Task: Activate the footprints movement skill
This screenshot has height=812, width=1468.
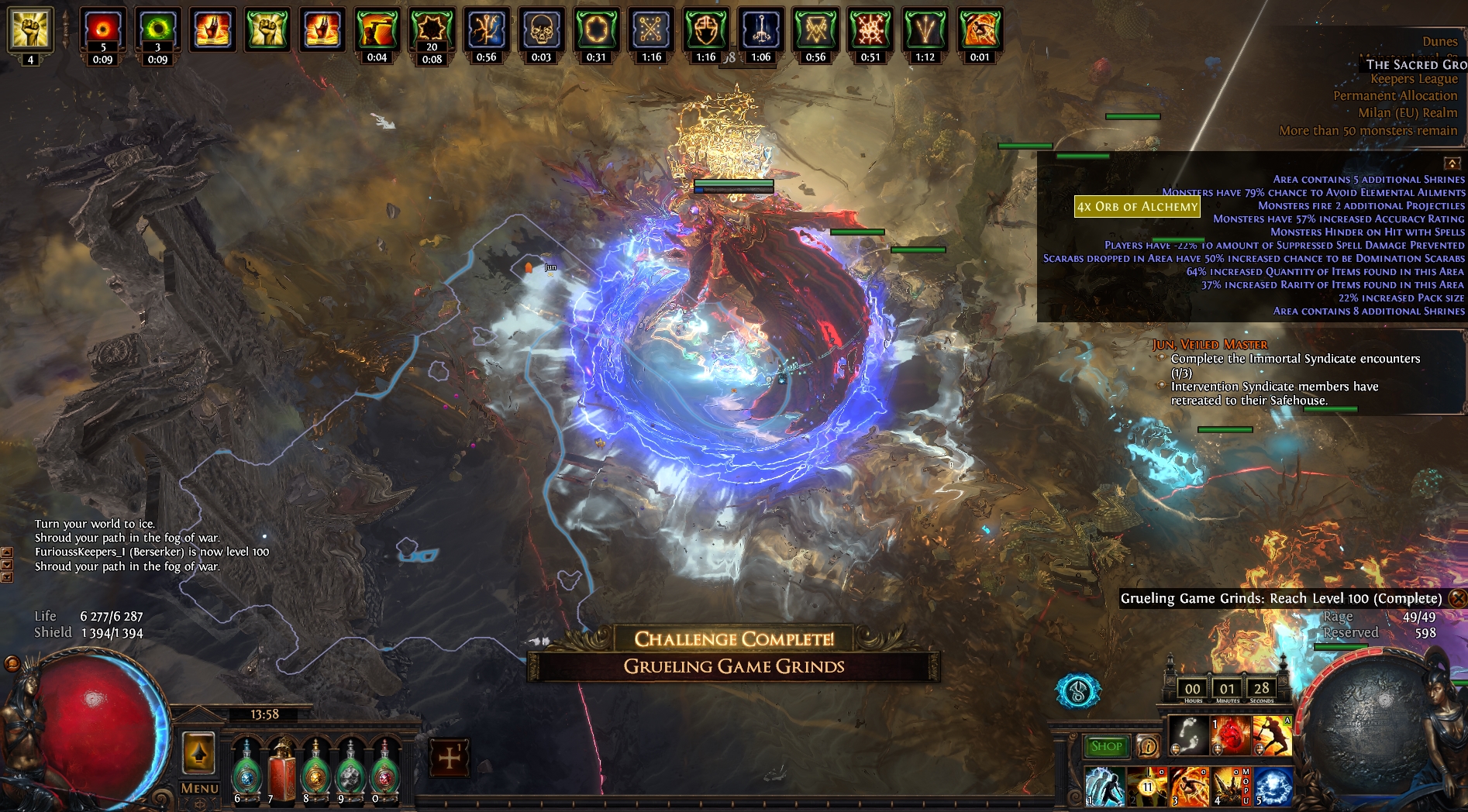Action: (1188, 735)
